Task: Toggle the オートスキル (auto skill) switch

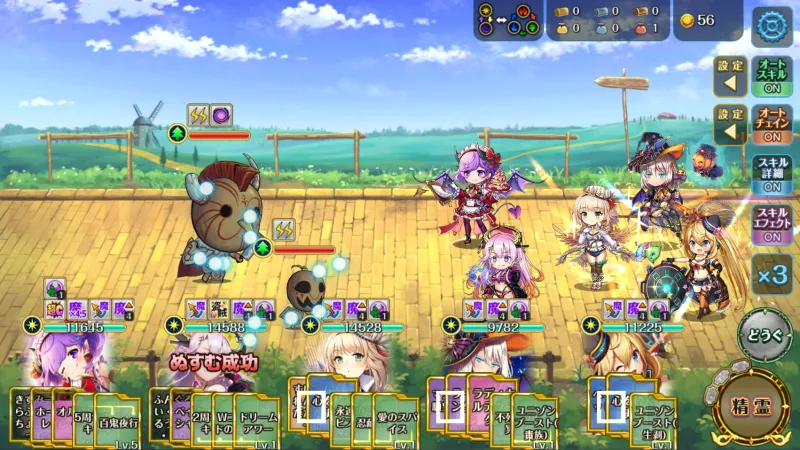Action: [771, 76]
